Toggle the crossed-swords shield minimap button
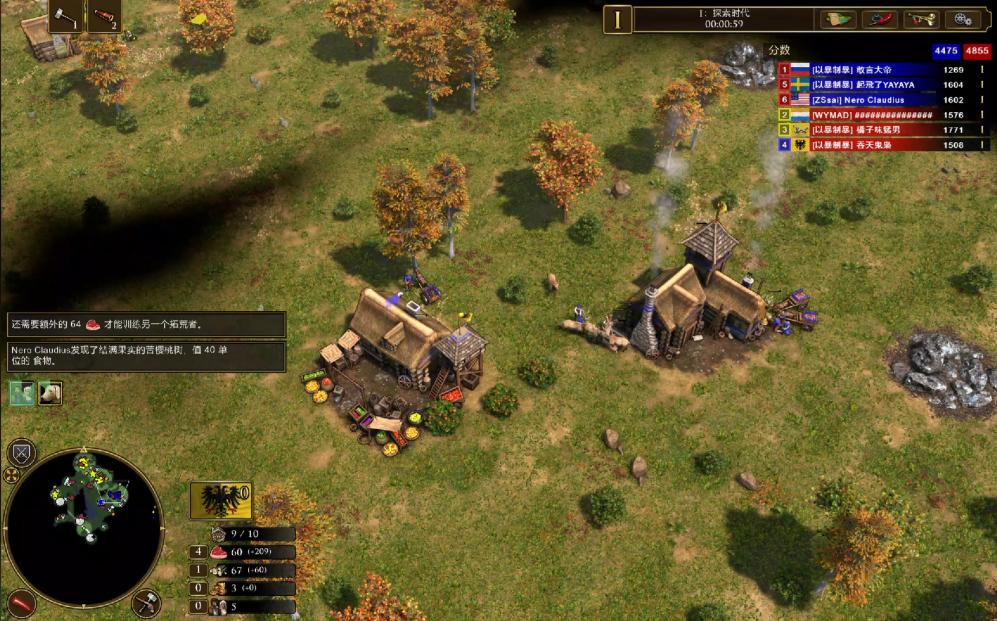Screen dimensions: 997x621 [22, 452]
